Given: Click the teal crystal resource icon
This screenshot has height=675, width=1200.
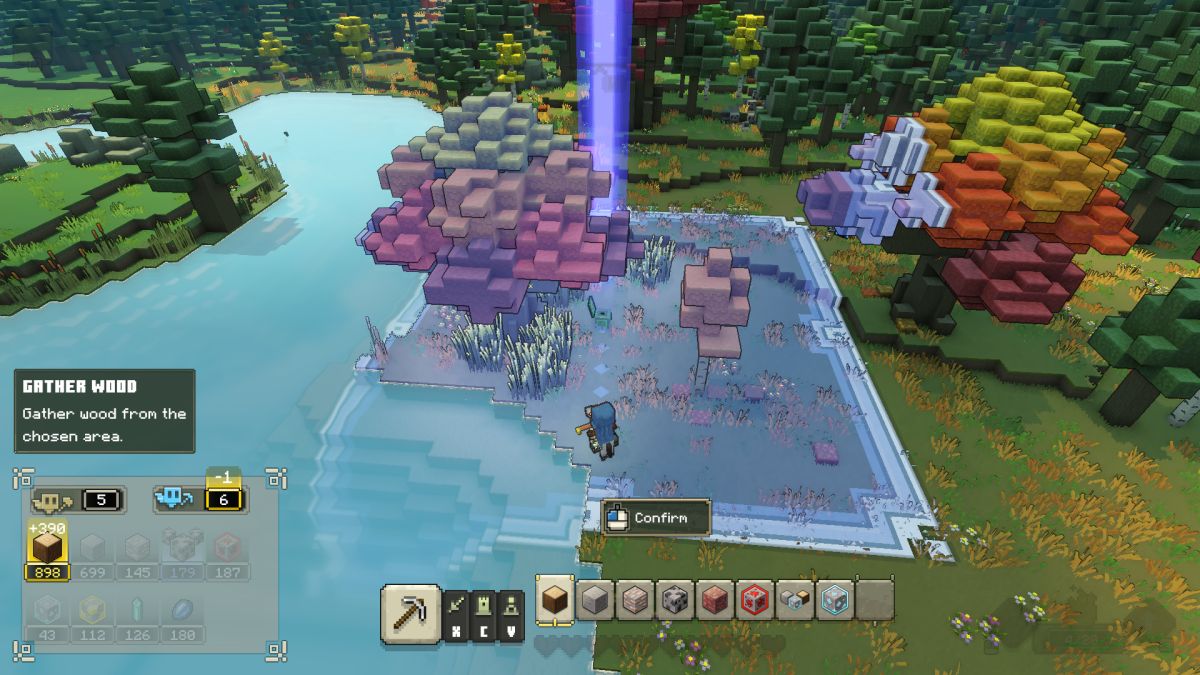Looking at the screenshot, I should 138,611.
